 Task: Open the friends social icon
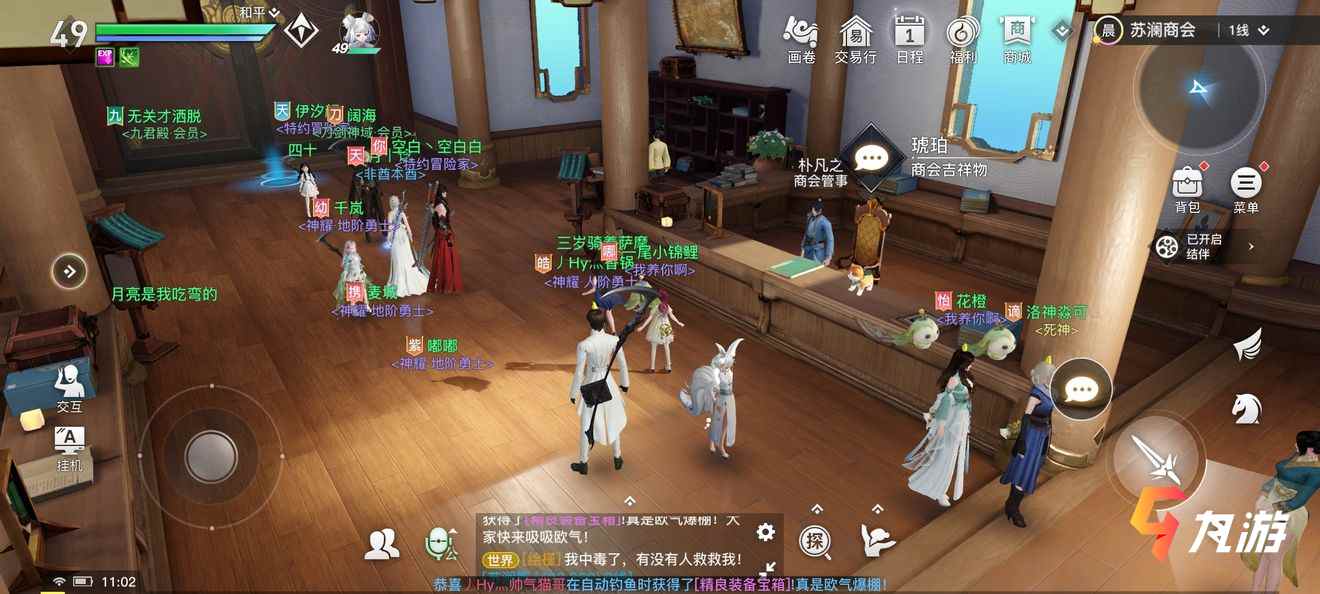tap(381, 543)
